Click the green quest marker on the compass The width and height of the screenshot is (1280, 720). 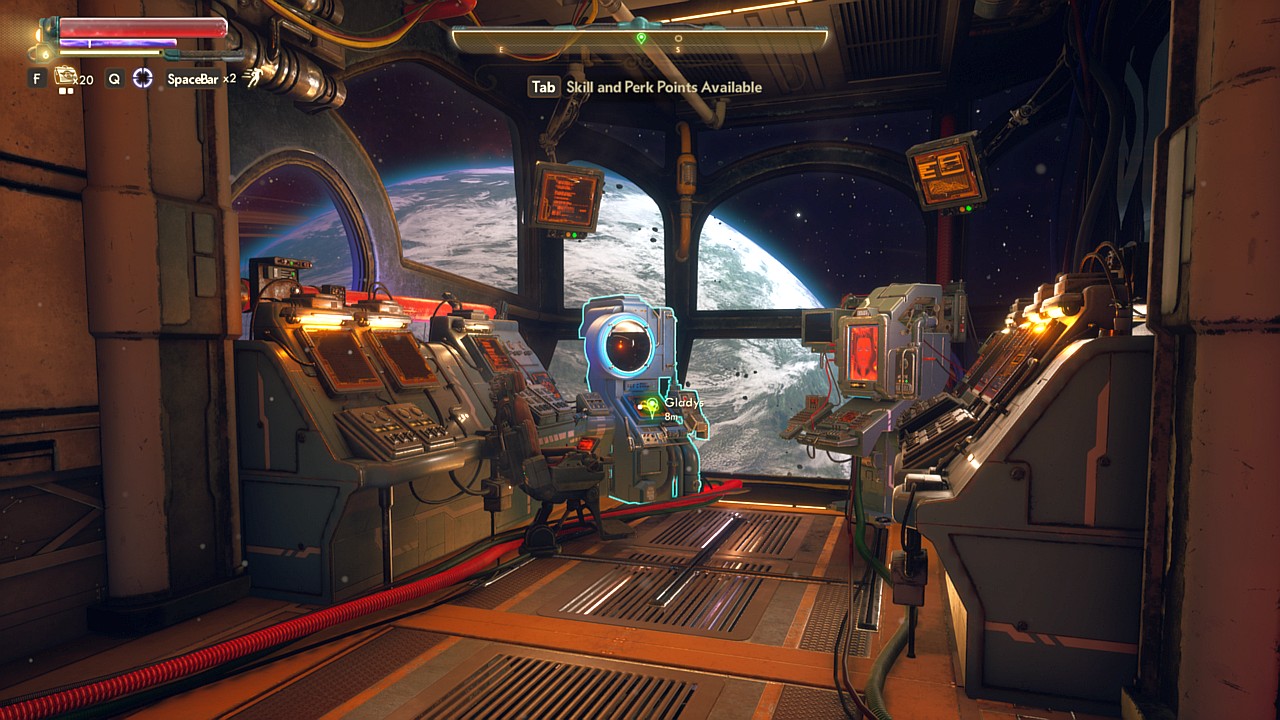click(641, 38)
